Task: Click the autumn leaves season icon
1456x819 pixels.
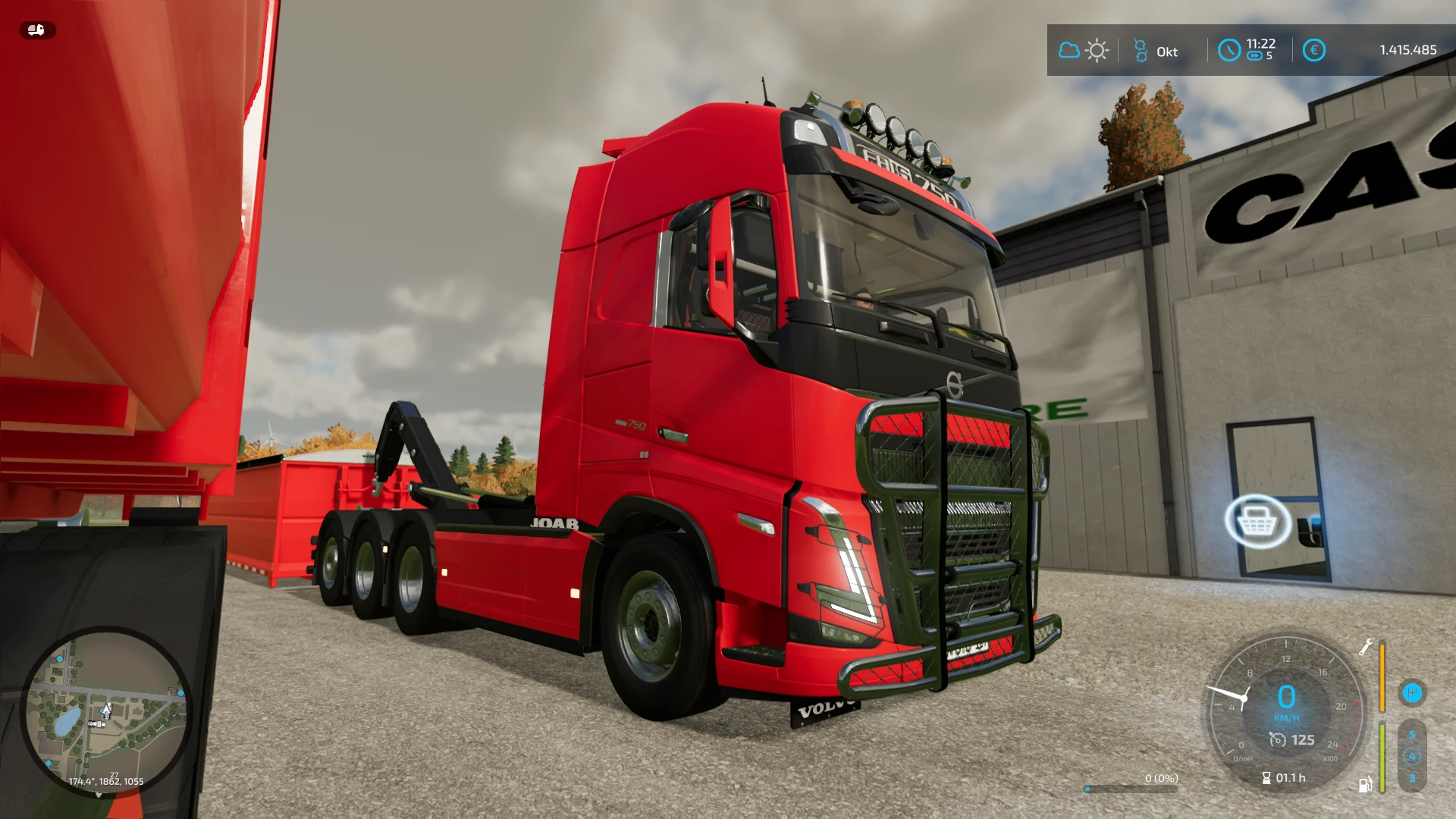Action: pyautogui.click(x=1141, y=51)
